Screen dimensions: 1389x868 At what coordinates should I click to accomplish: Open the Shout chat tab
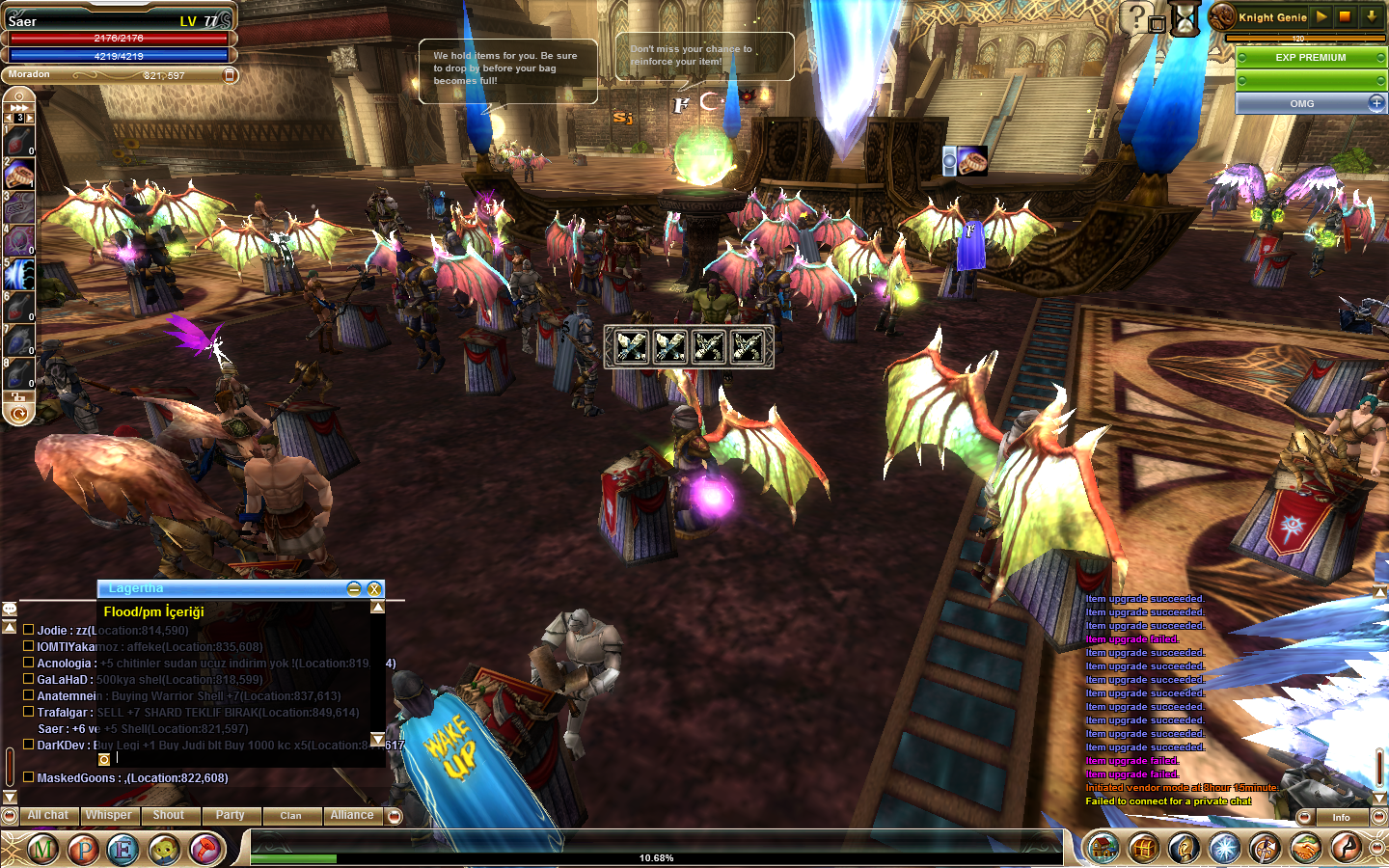point(169,816)
